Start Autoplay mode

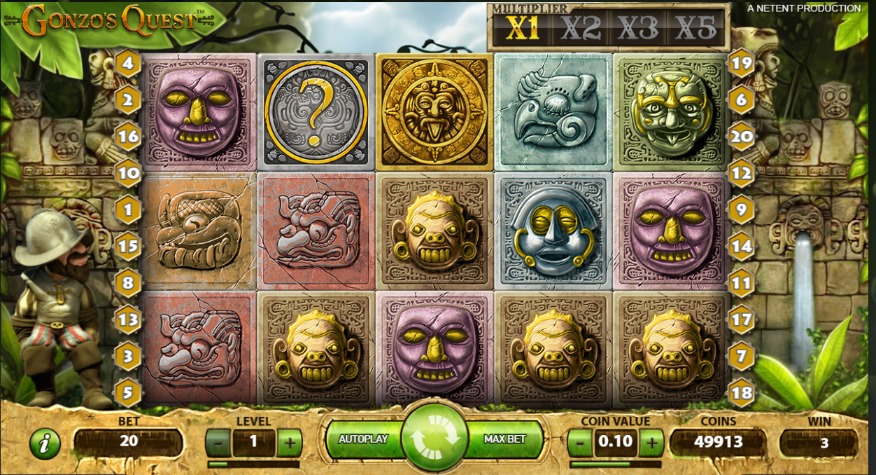363,439
